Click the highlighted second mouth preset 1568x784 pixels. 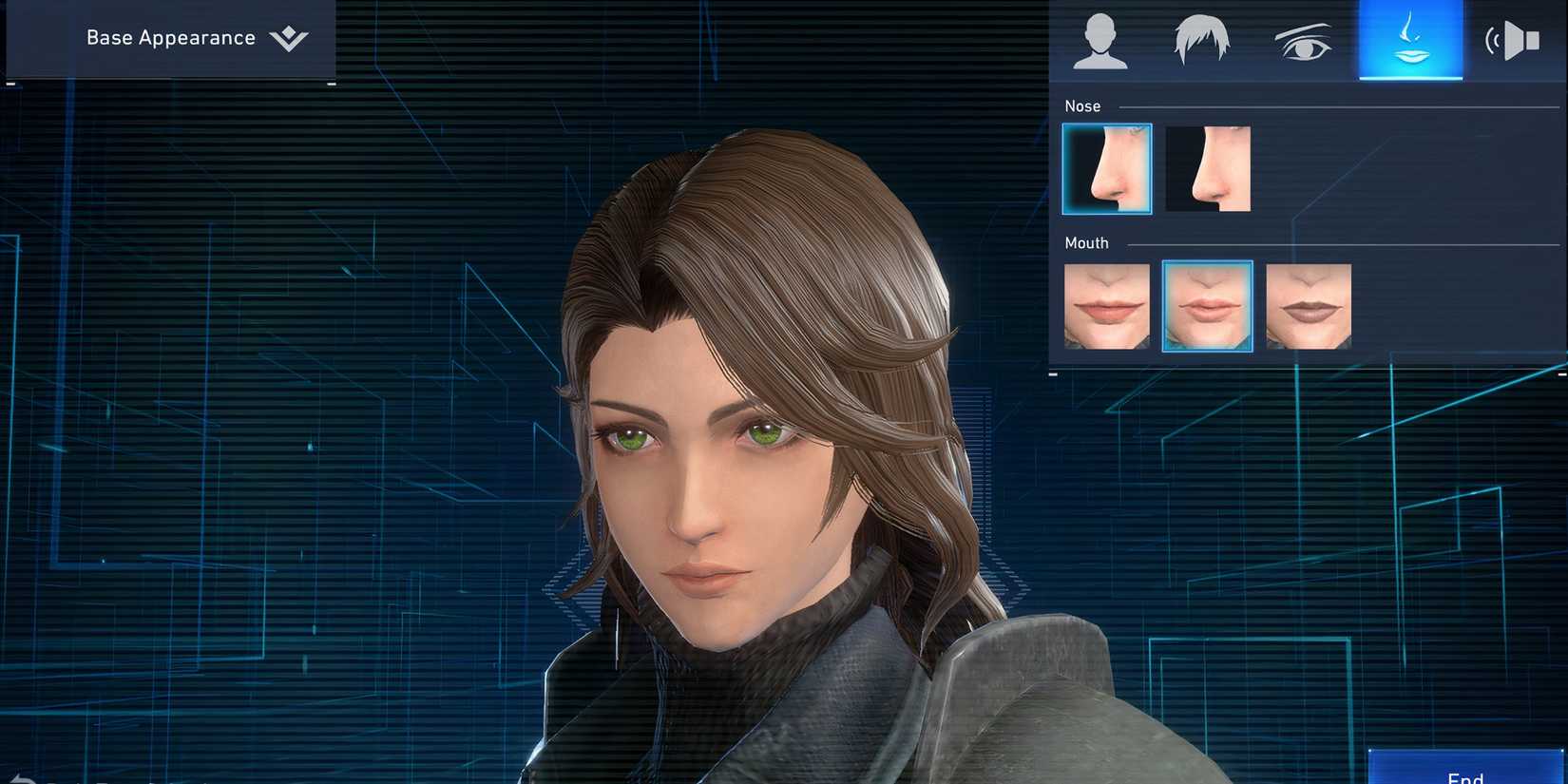pos(1207,306)
